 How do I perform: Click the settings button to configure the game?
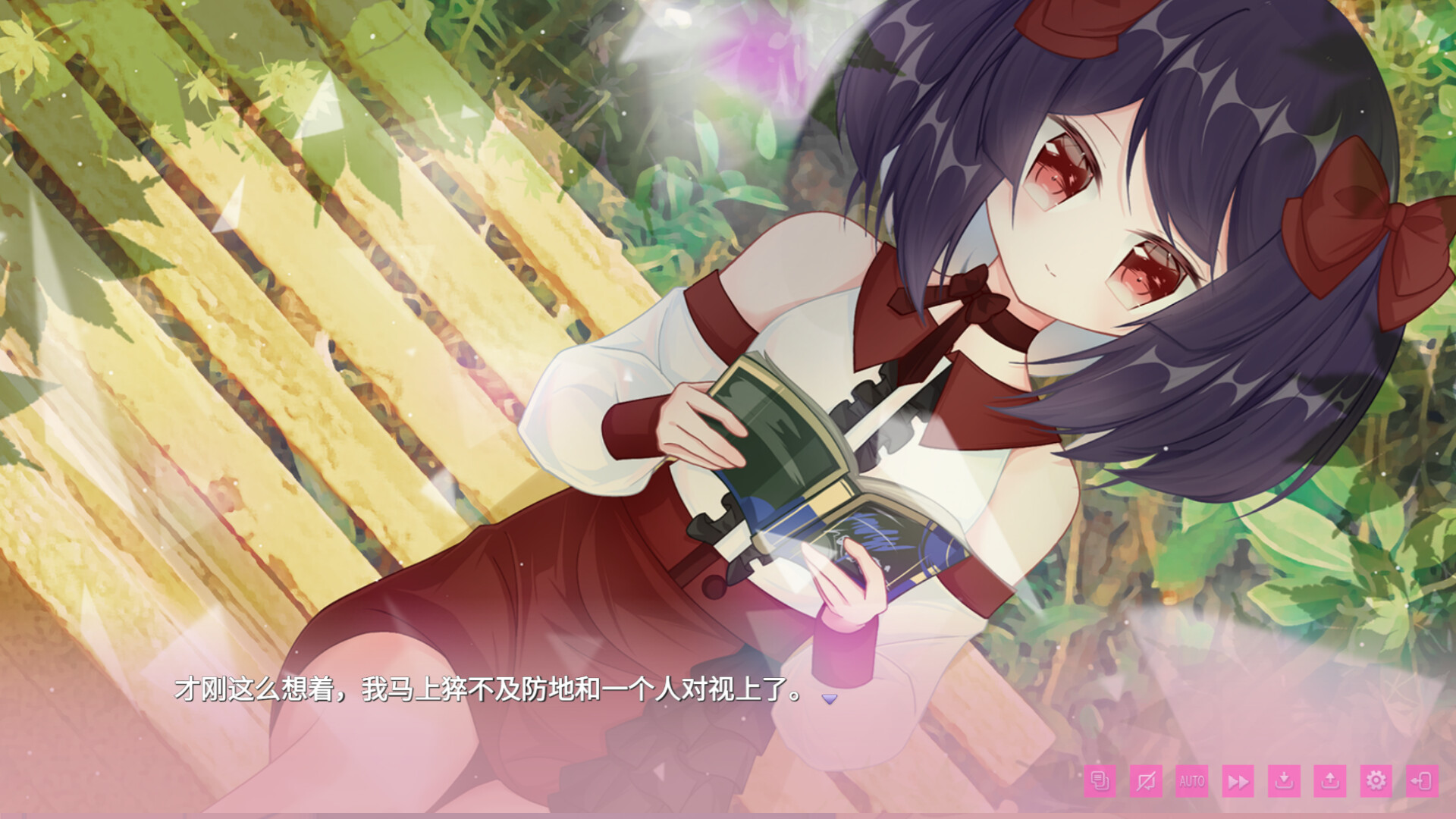tap(1376, 780)
